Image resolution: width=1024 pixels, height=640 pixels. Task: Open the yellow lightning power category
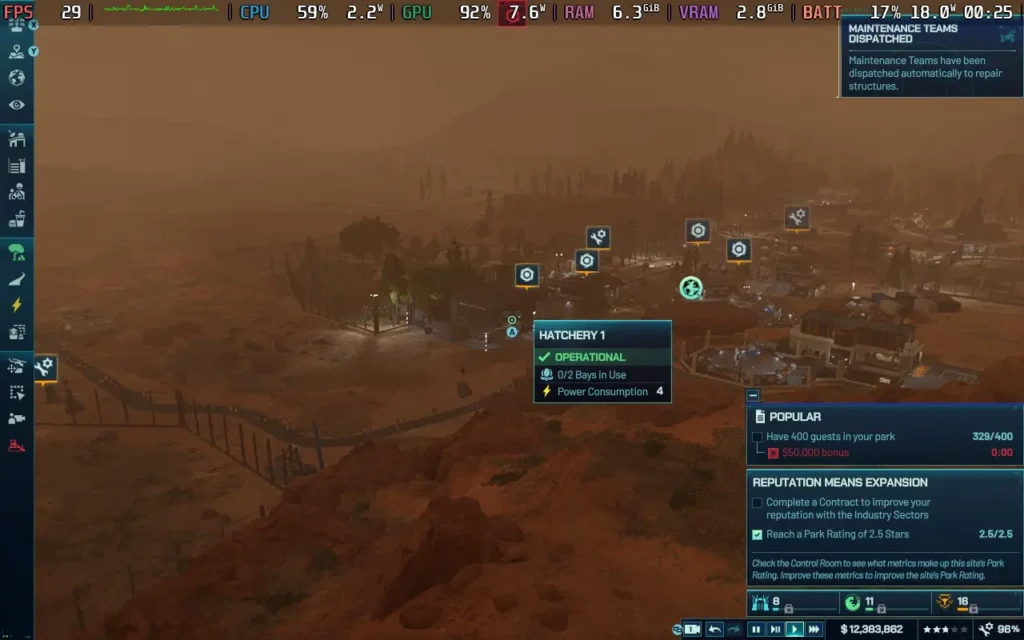pyautogui.click(x=17, y=305)
